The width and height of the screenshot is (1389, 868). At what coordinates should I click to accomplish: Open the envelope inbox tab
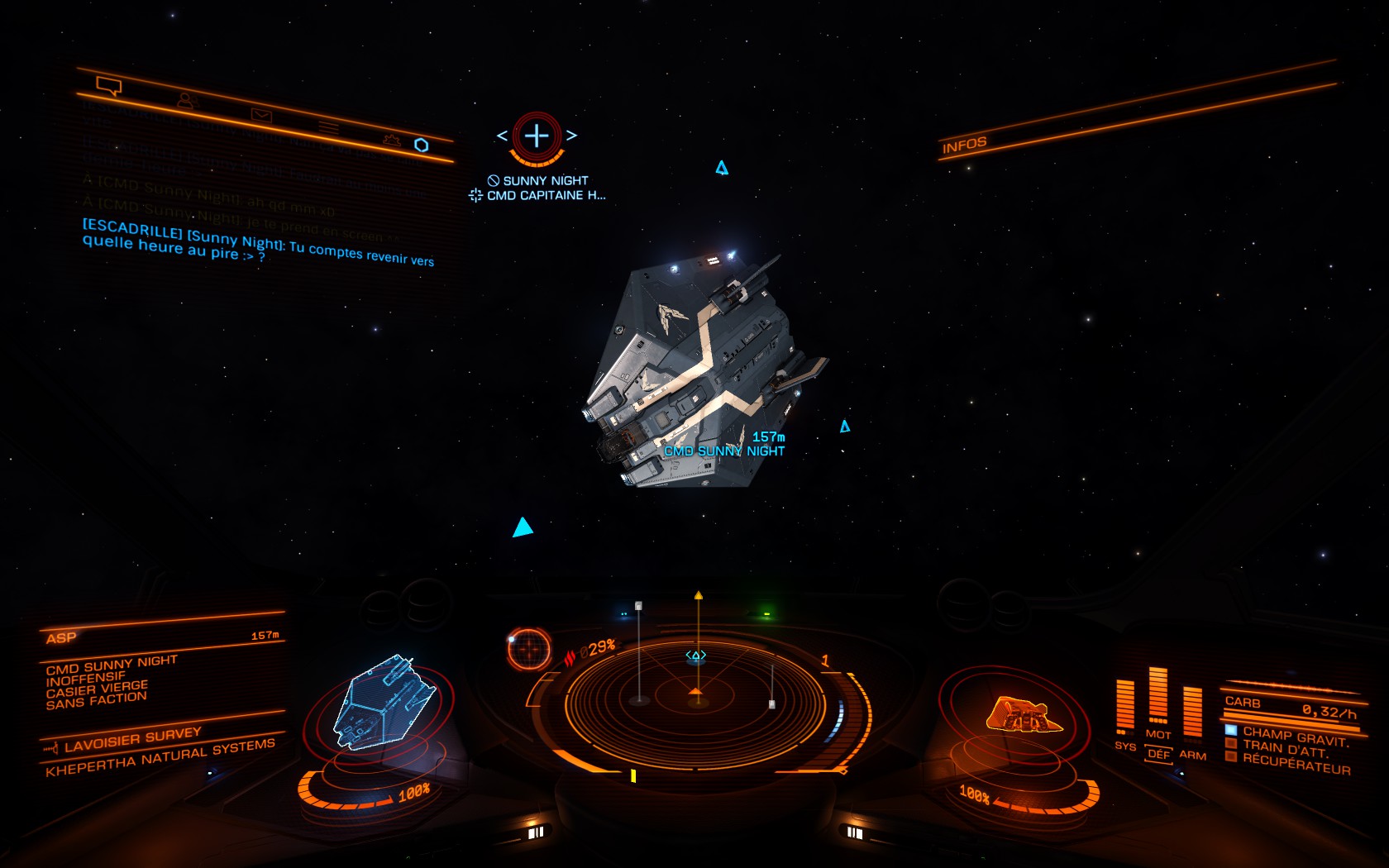(x=261, y=116)
